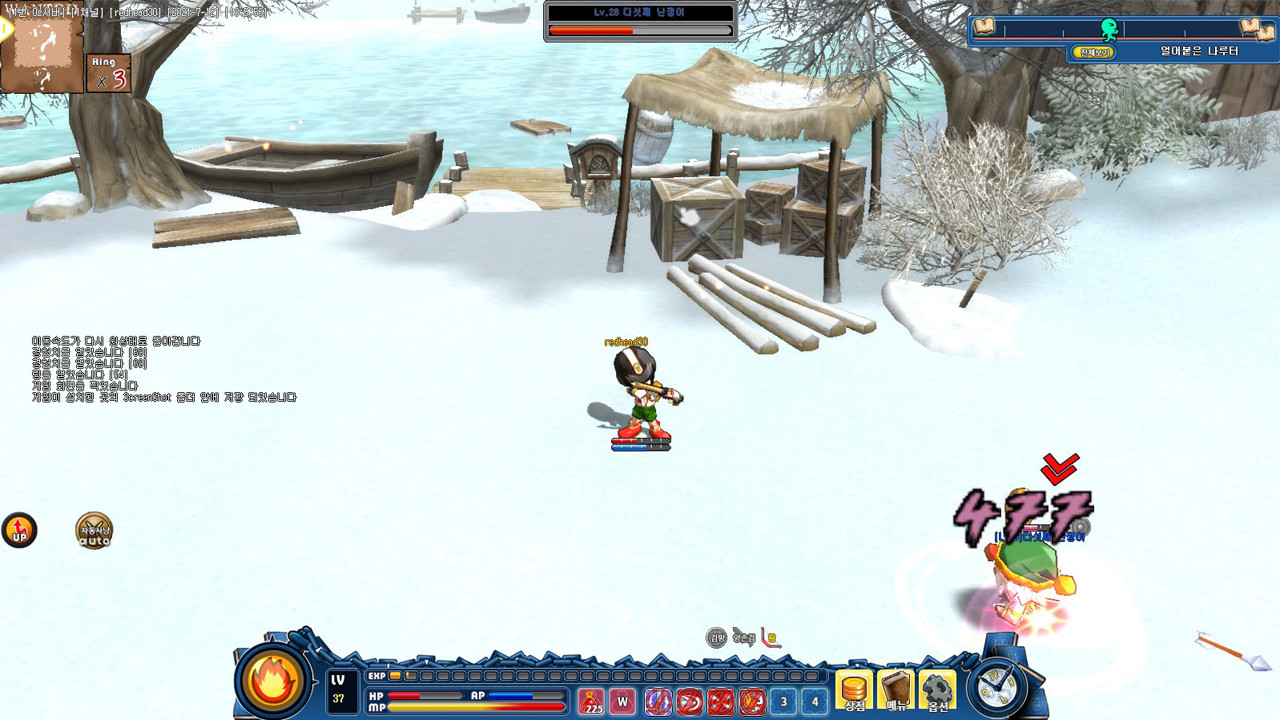Open the 옵션 gear options
This screenshot has height=720, width=1280.
pos(937,689)
